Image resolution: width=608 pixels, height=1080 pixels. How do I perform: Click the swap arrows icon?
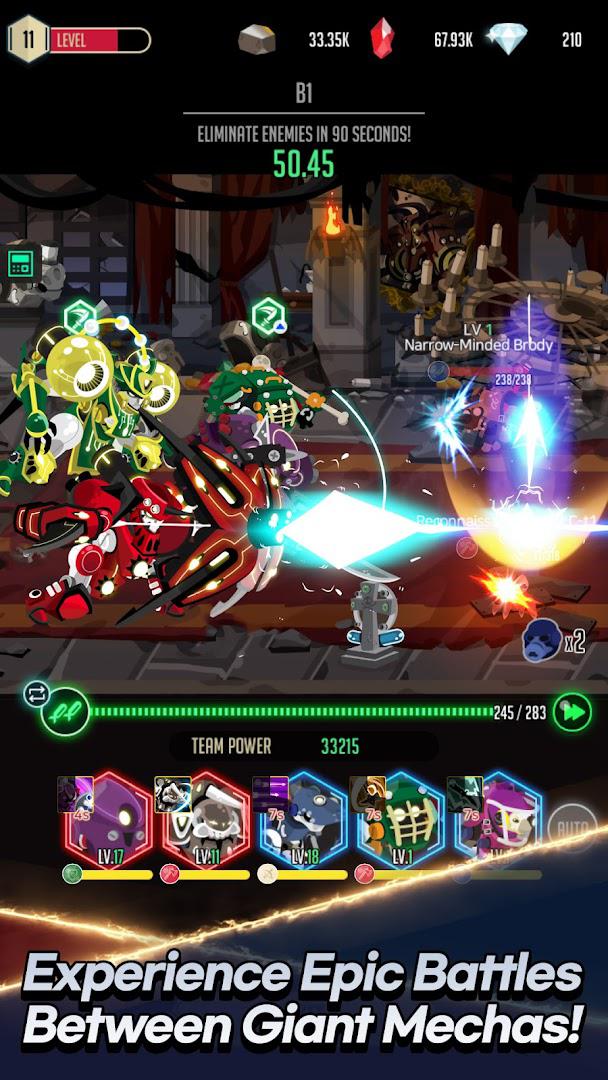click(x=36, y=693)
